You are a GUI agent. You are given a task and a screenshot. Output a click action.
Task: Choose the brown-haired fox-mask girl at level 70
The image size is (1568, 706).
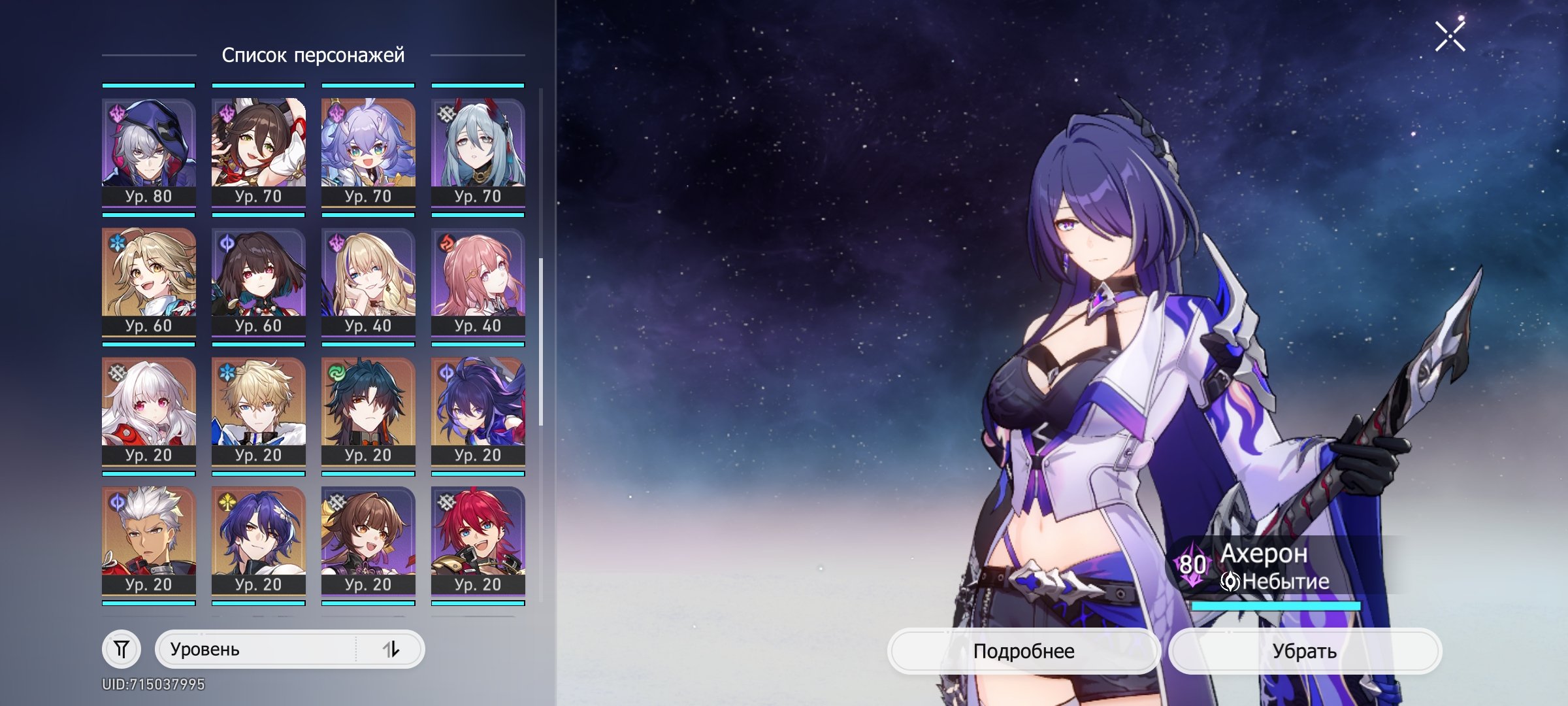click(x=259, y=152)
